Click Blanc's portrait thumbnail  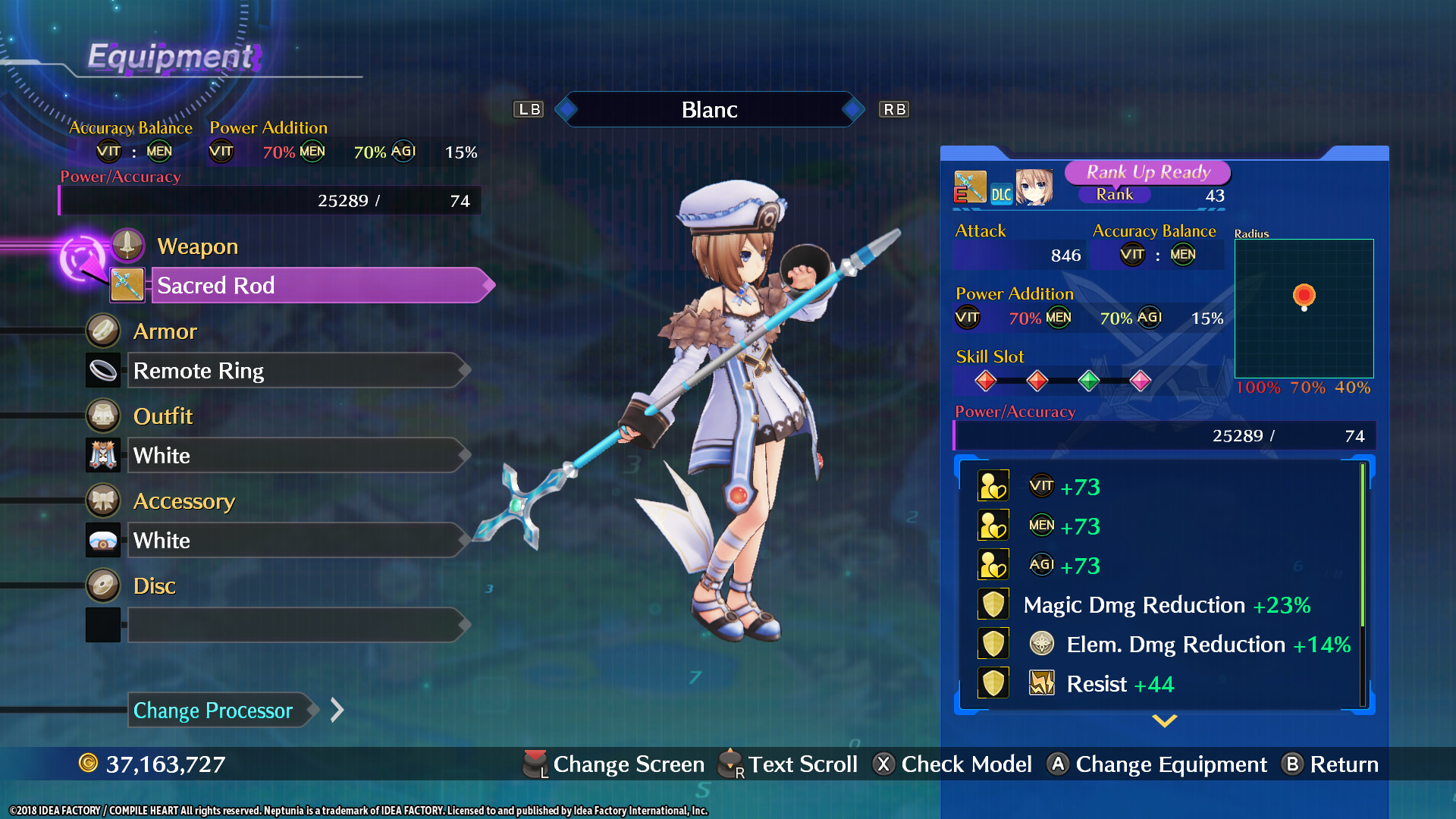click(x=1035, y=188)
